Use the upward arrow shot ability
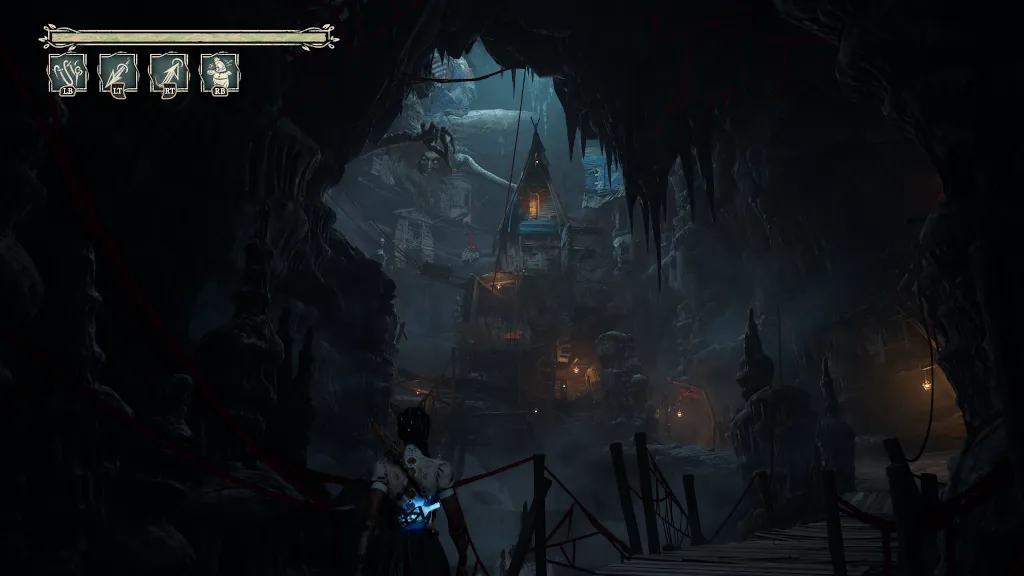The image size is (1024, 576). point(169,73)
